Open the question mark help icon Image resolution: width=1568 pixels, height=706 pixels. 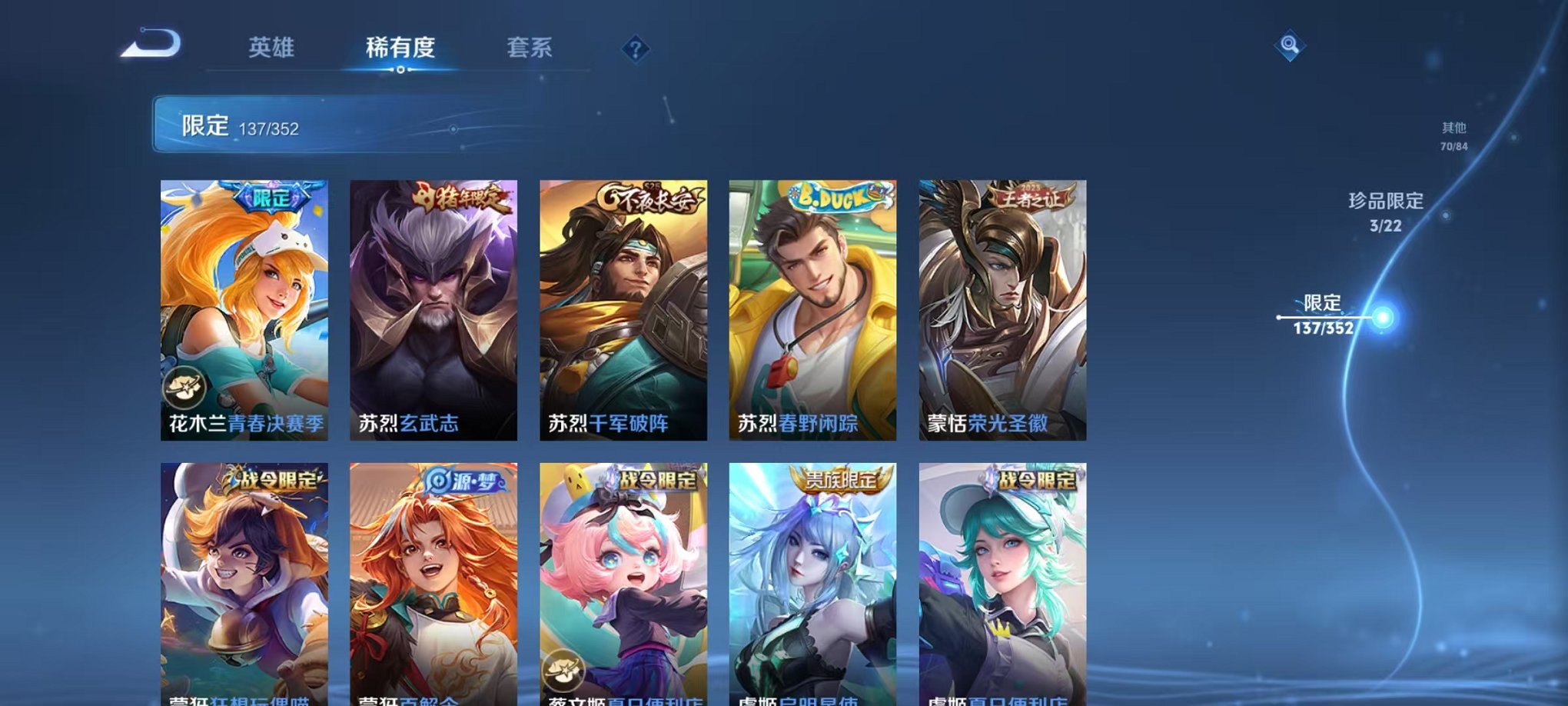click(x=635, y=48)
